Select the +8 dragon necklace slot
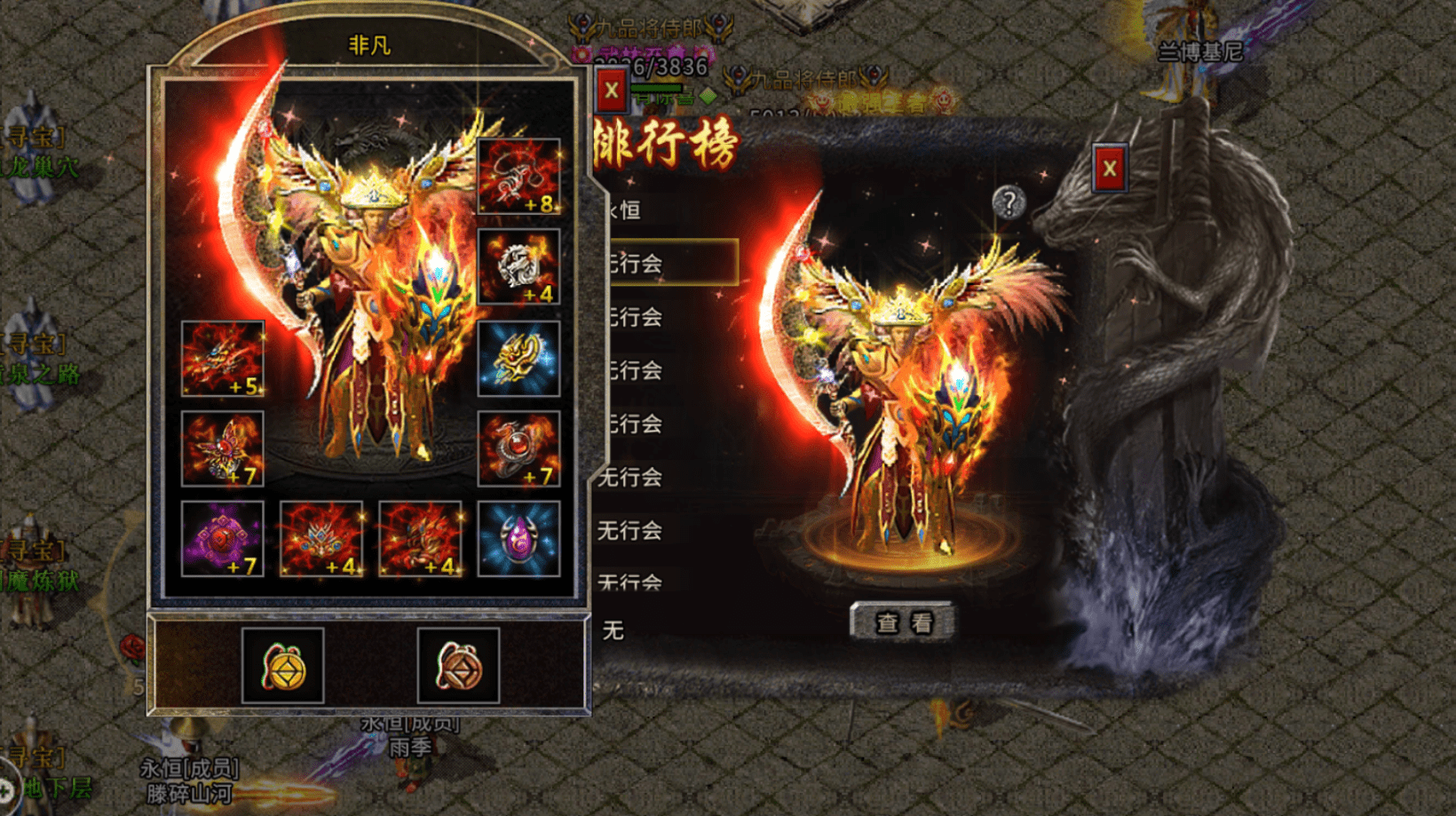The image size is (1456, 816). tap(518, 177)
